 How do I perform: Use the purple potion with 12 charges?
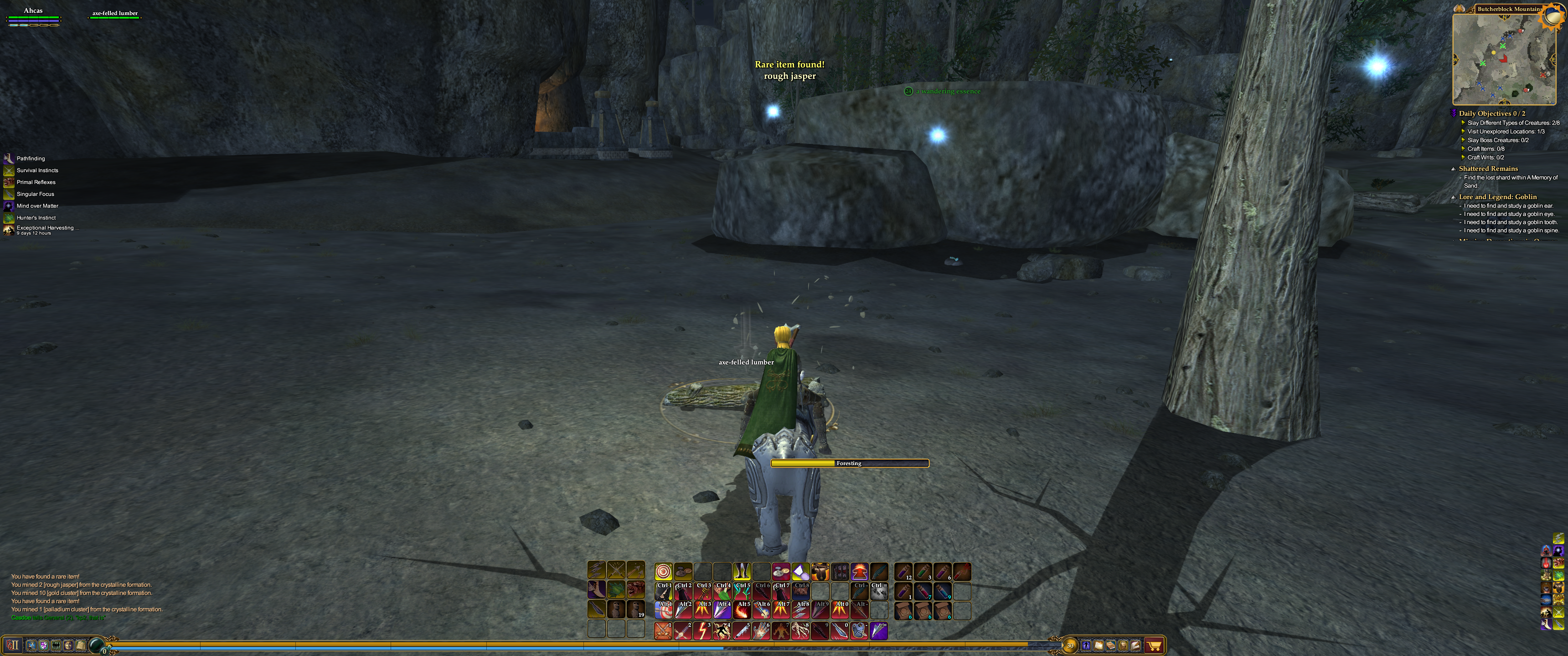coord(903,571)
